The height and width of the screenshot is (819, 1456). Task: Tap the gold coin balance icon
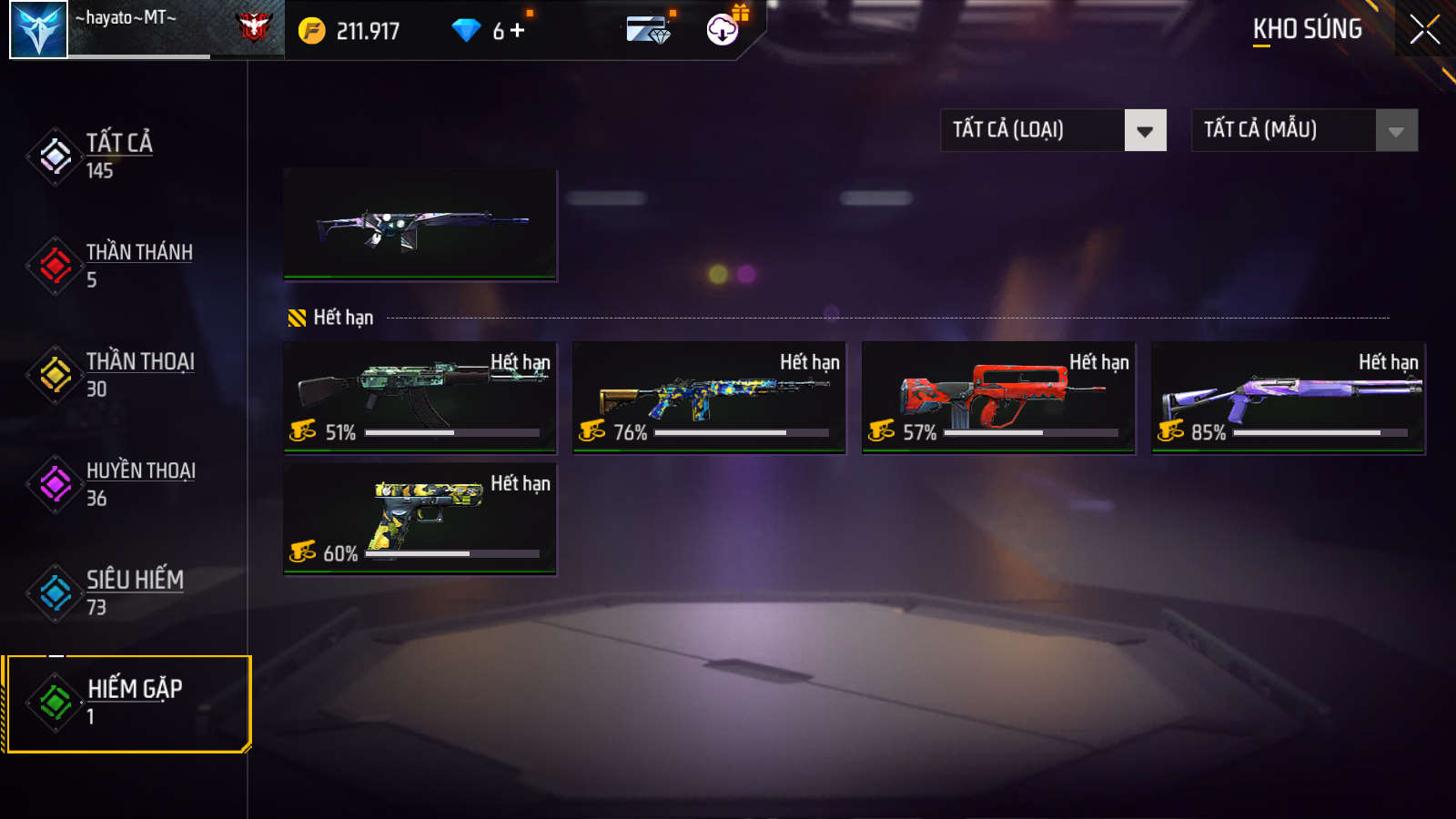tap(311, 31)
